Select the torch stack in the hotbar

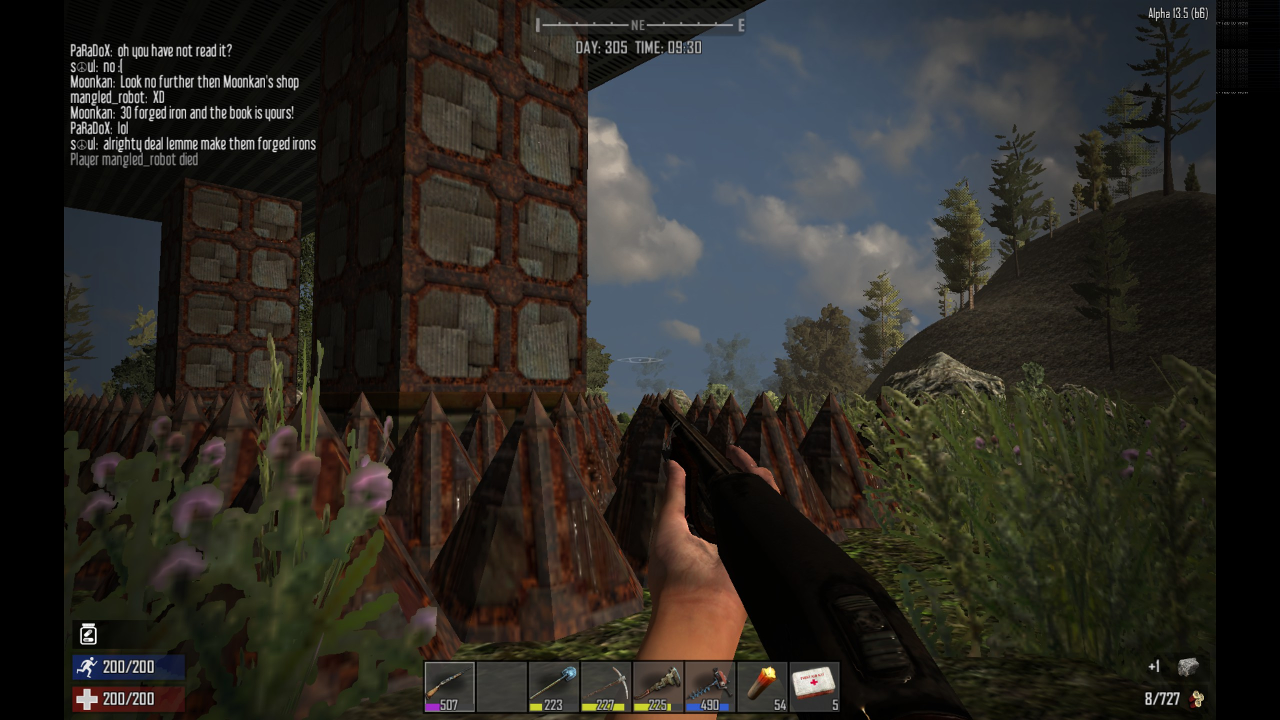coord(761,686)
